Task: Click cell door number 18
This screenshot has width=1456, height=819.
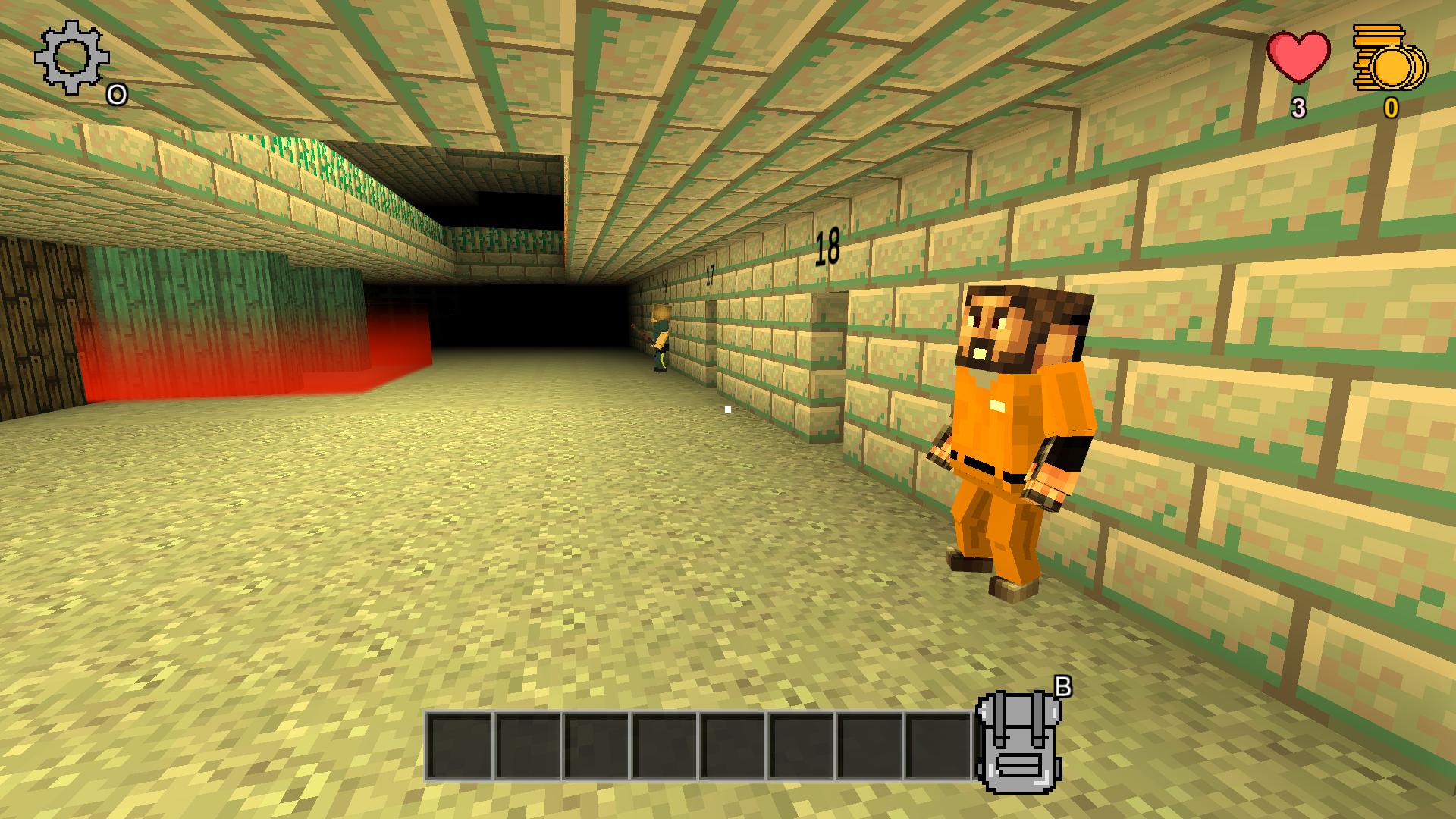Action: [x=827, y=246]
